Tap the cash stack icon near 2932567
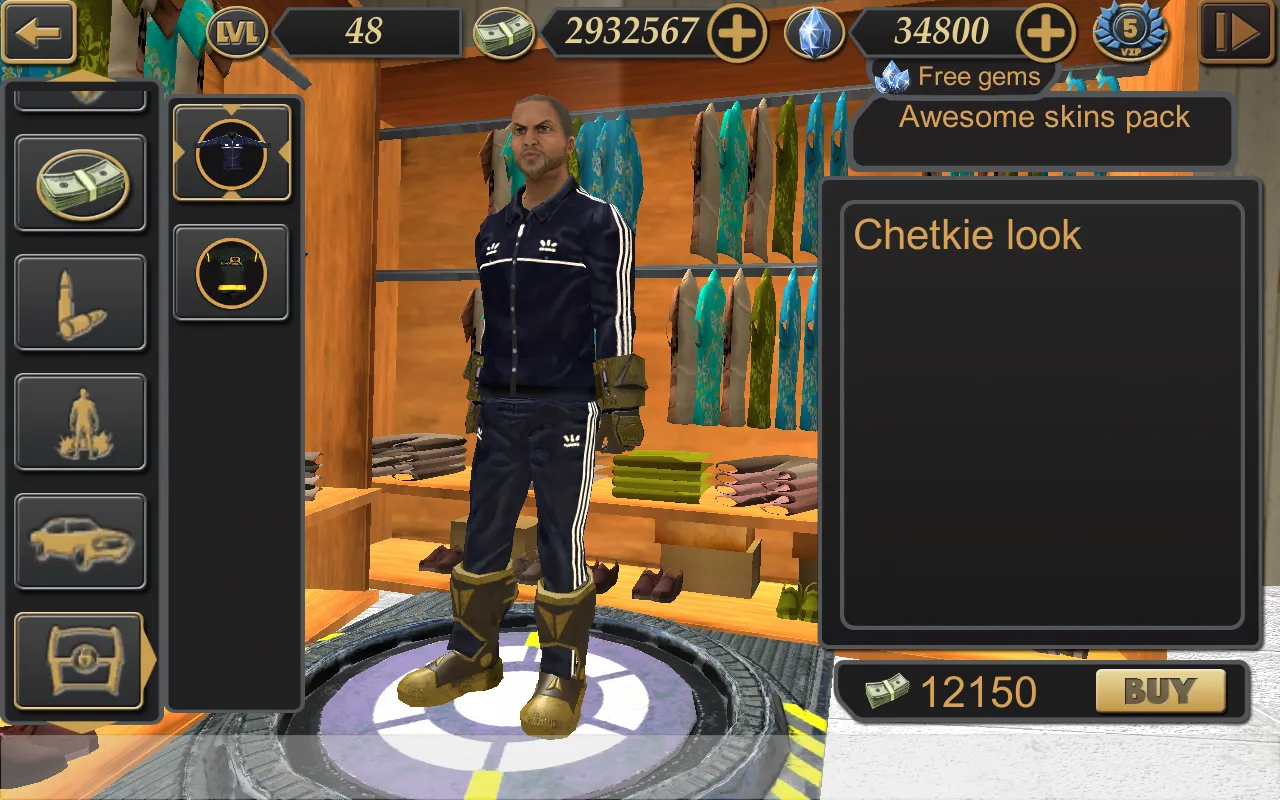 click(505, 33)
